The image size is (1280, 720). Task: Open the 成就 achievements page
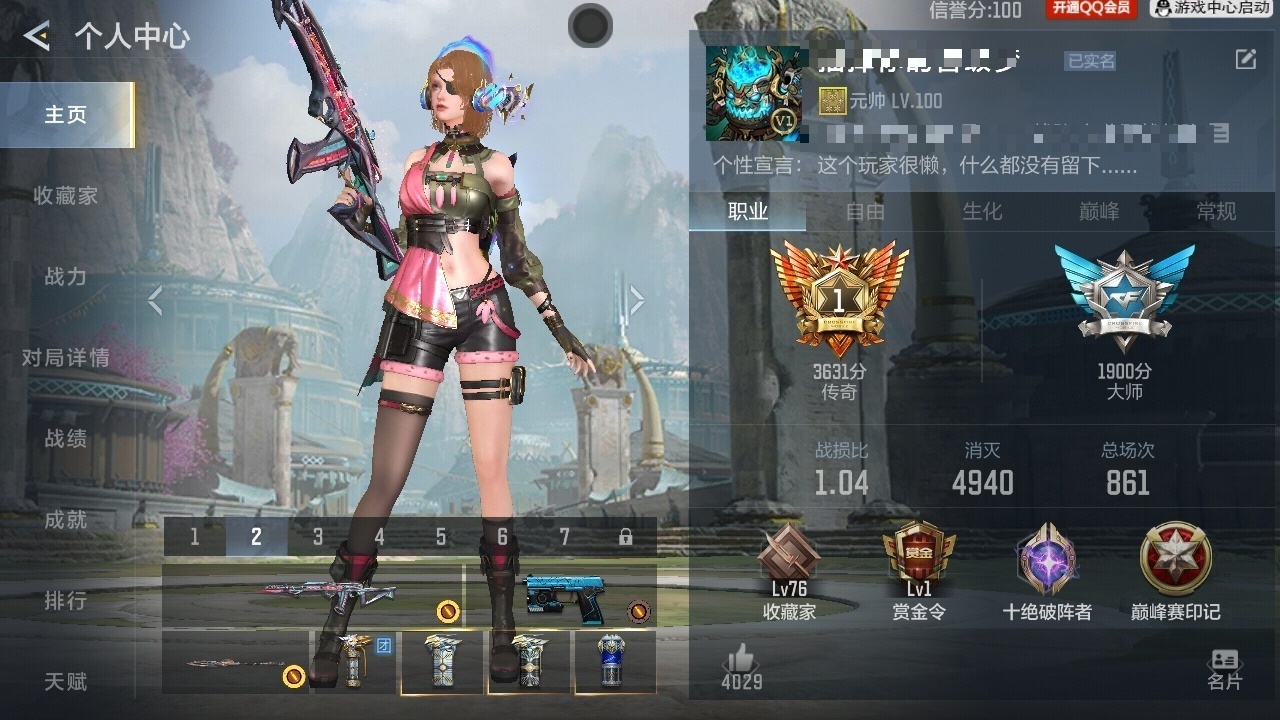coord(66,520)
